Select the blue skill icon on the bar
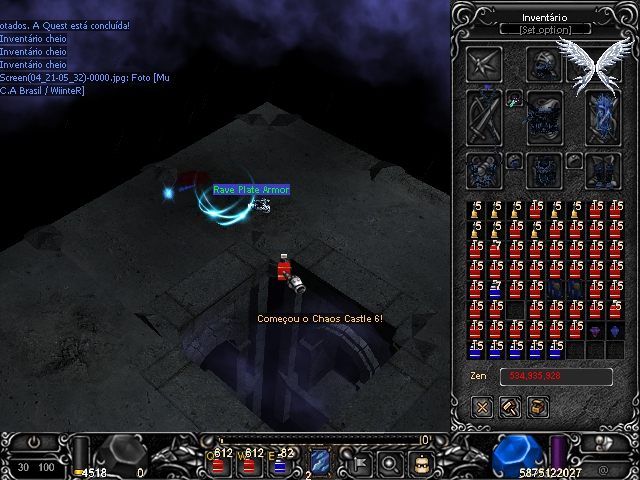Screen dimensions: 640x480 (319, 462)
